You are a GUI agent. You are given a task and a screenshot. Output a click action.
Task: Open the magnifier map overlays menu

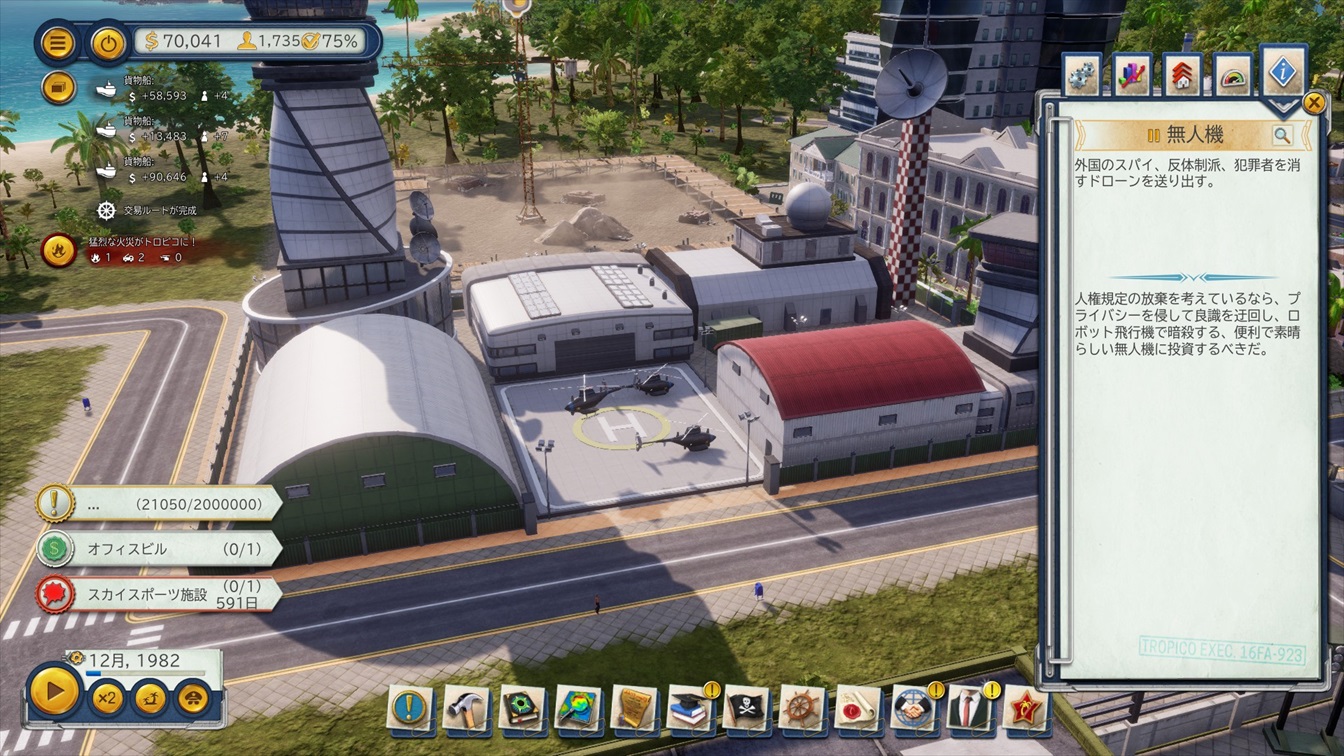click(578, 709)
